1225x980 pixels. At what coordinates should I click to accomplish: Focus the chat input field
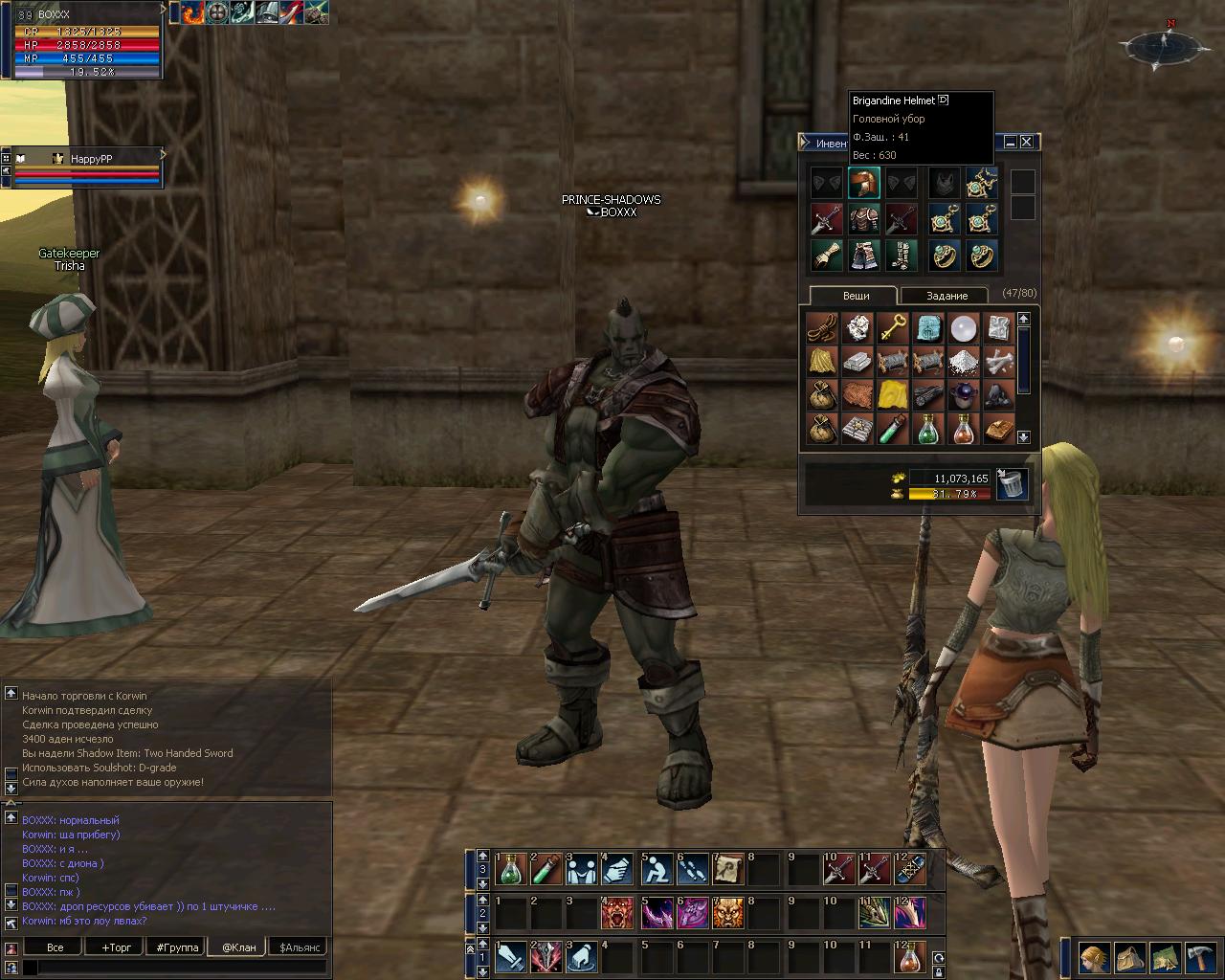click(x=177, y=968)
